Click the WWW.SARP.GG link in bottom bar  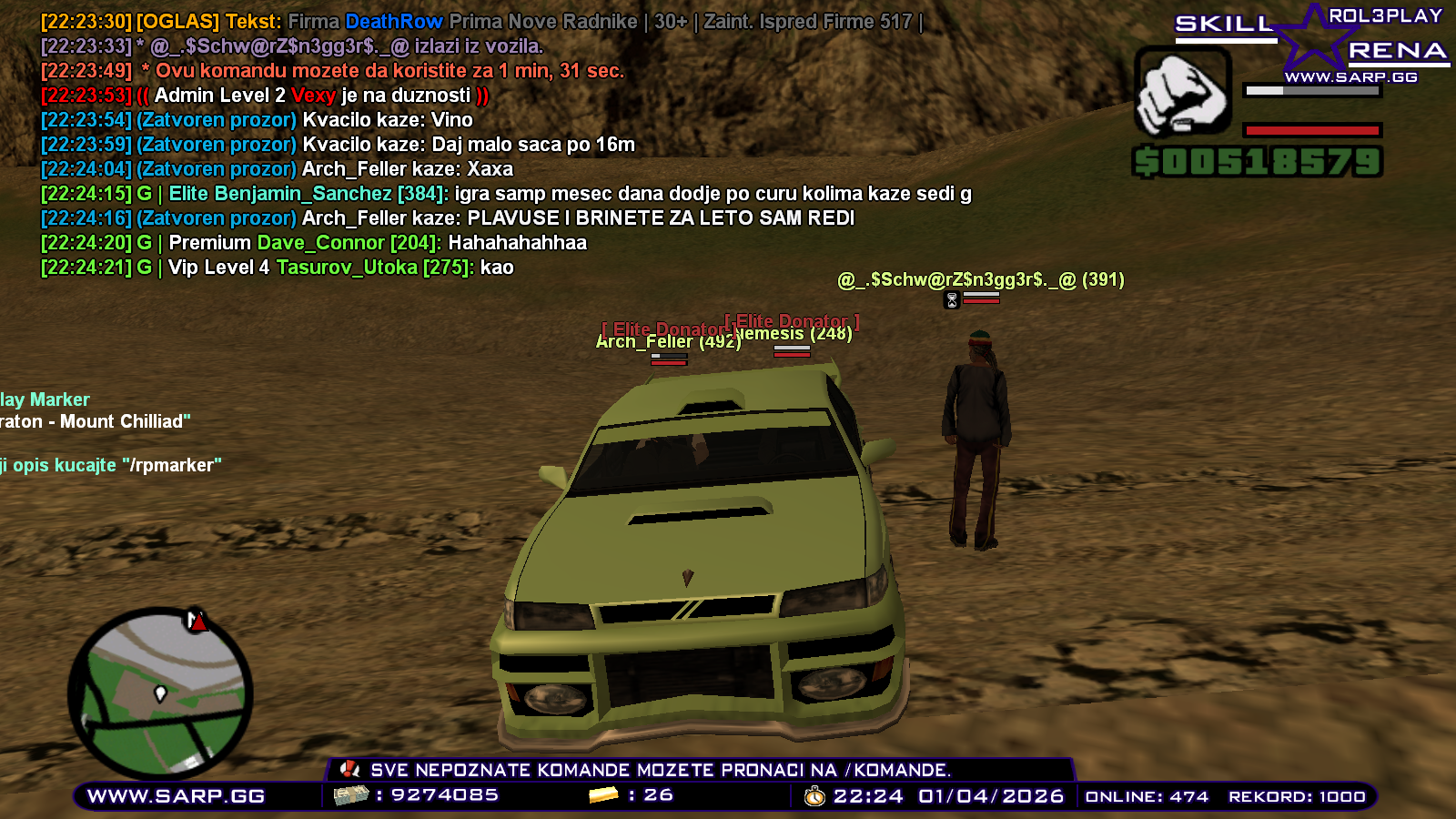point(178,794)
